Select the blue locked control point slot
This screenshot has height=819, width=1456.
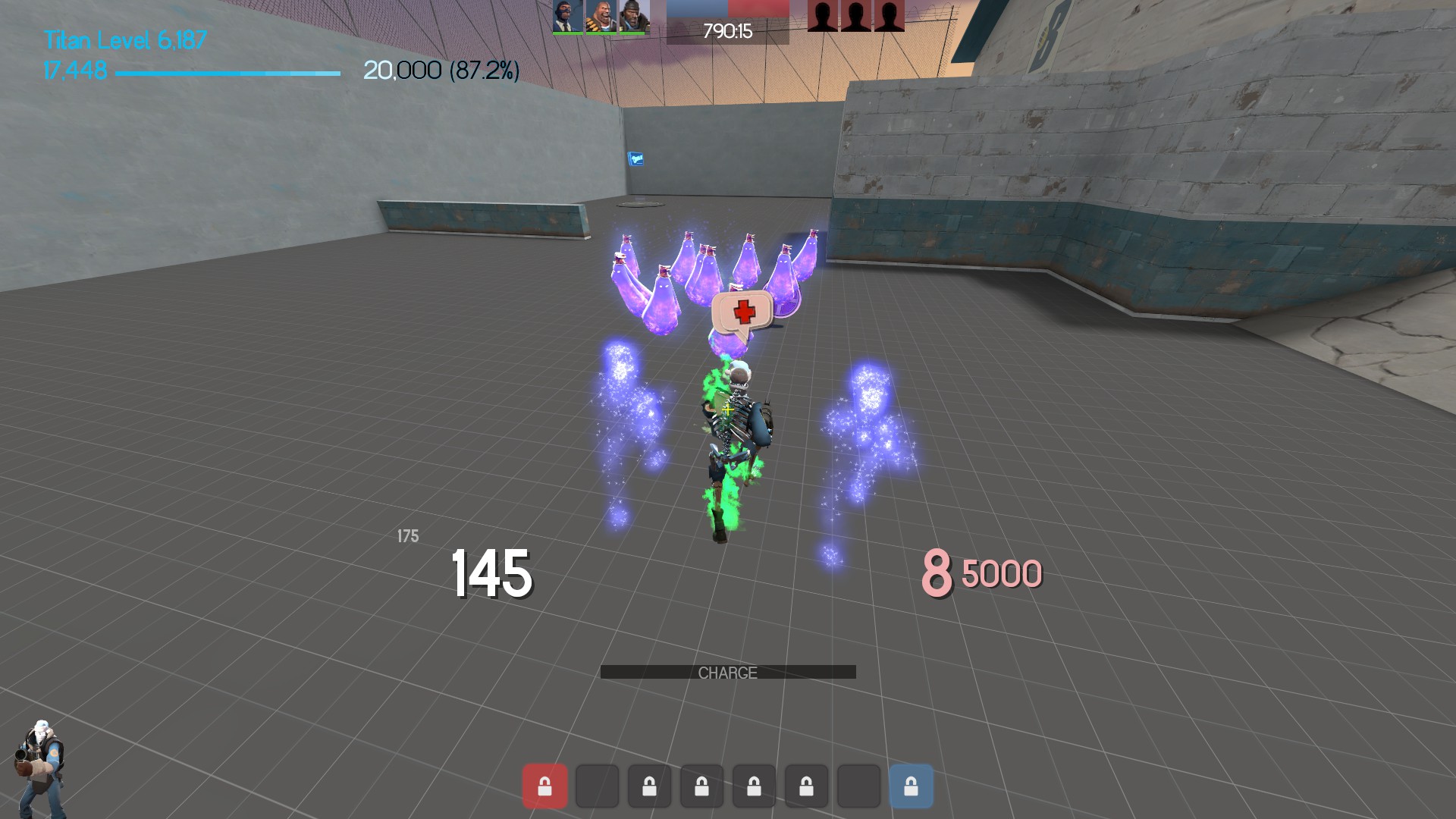[x=911, y=786]
